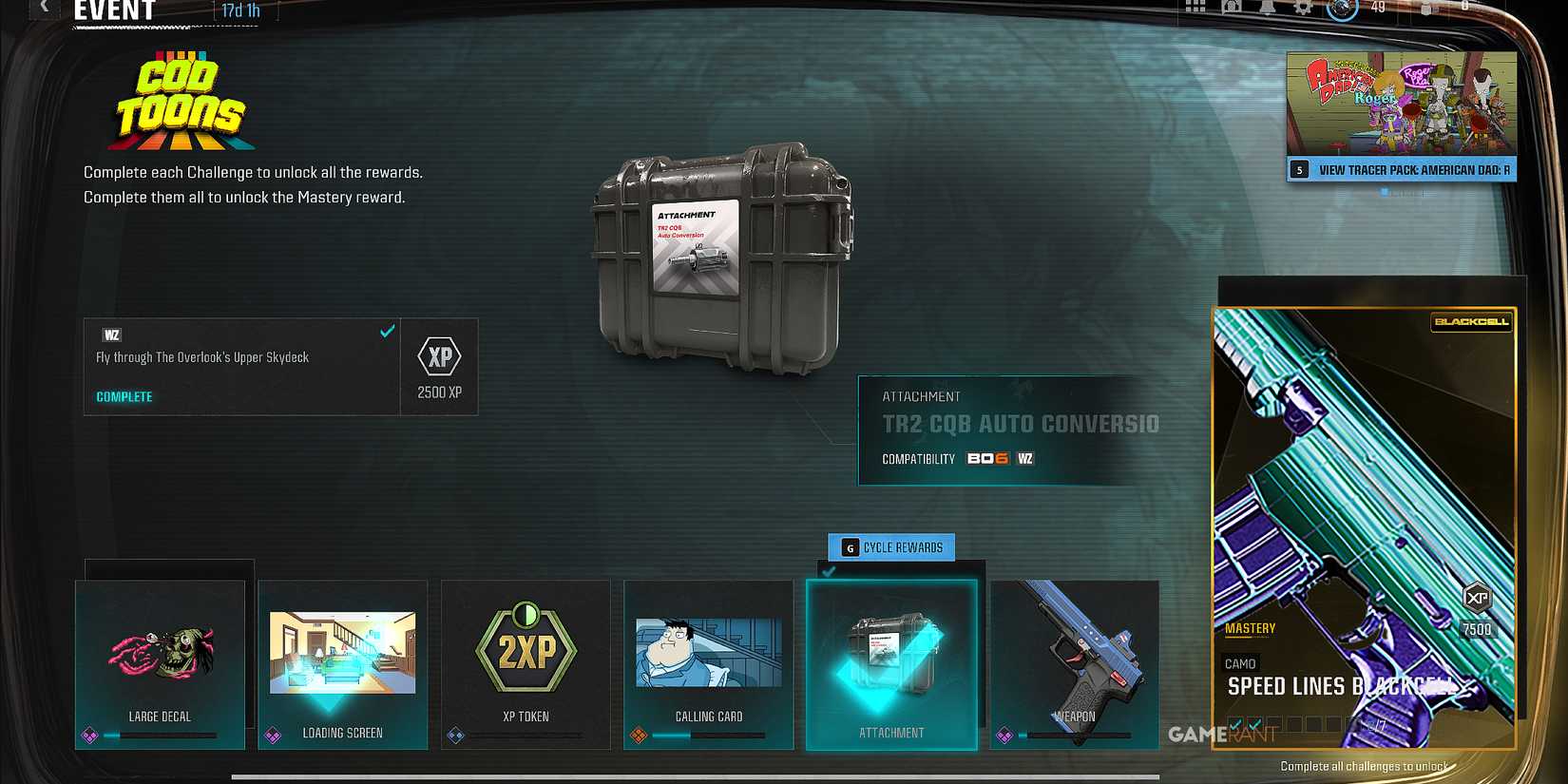The width and height of the screenshot is (1568, 784).
Task: Click the checkmark on the Skydeck challenge
Action: click(386, 332)
